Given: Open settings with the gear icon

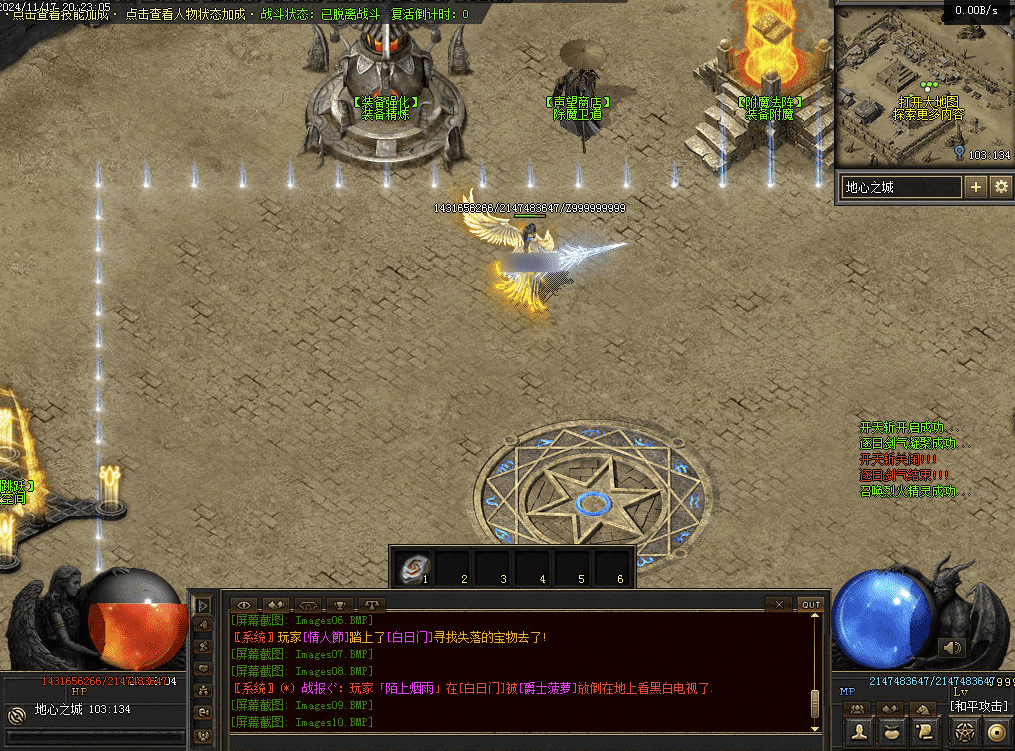Looking at the screenshot, I should click(x=1000, y=187).
